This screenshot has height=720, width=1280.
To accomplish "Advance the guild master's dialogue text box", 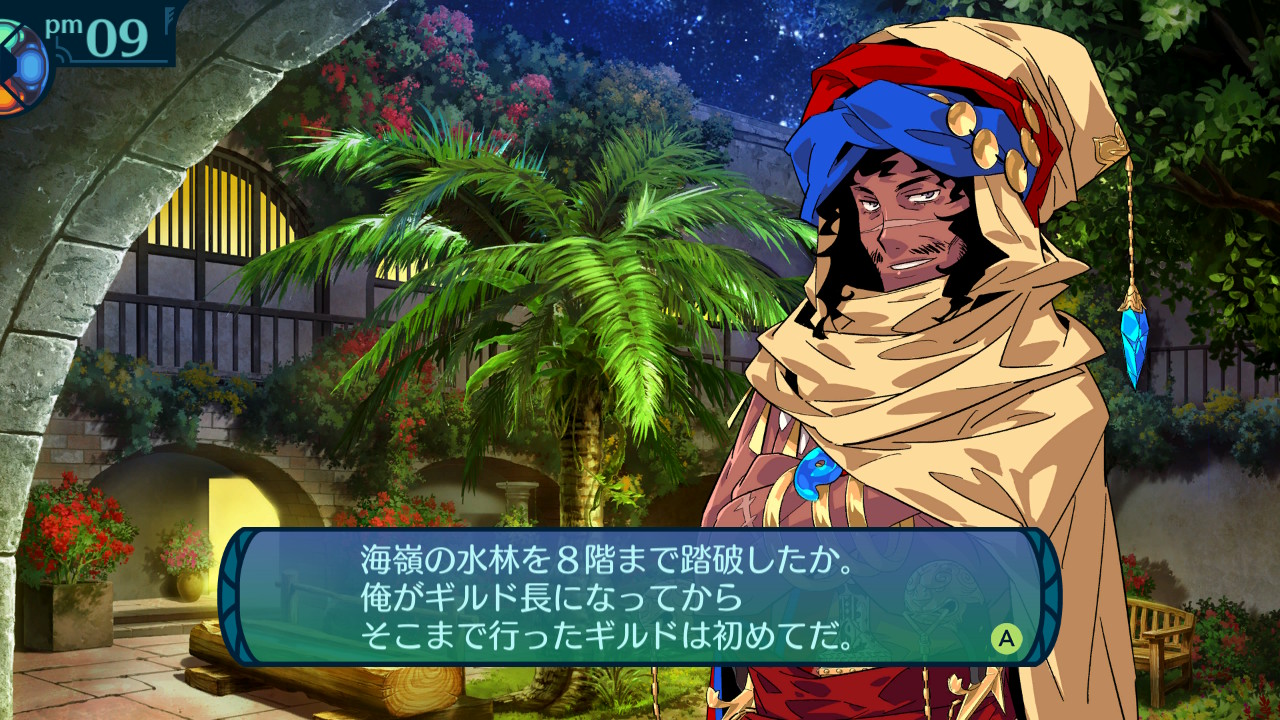I will tap(1005, 638).
